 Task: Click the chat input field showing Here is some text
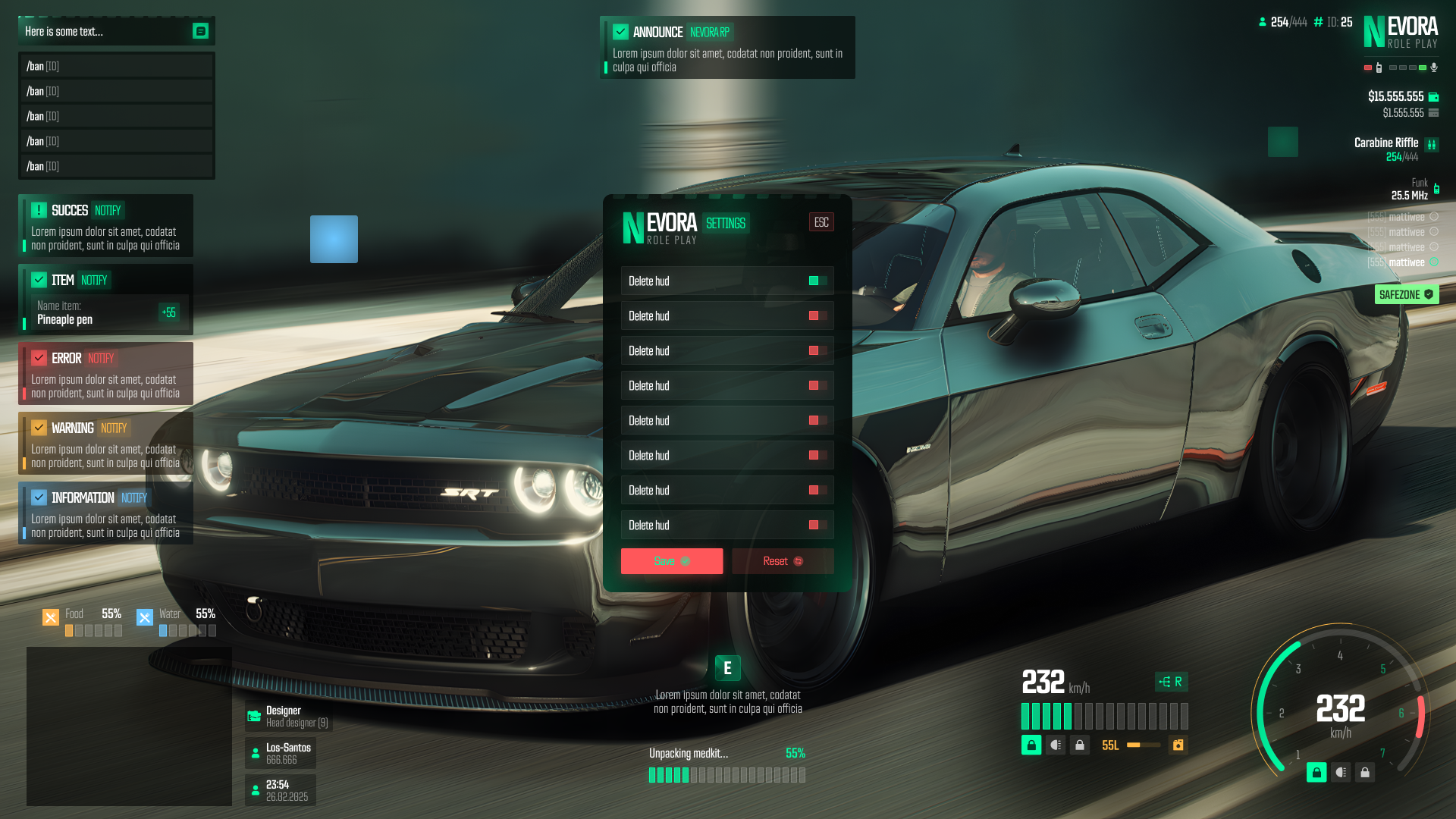click(x=91, y=31)
